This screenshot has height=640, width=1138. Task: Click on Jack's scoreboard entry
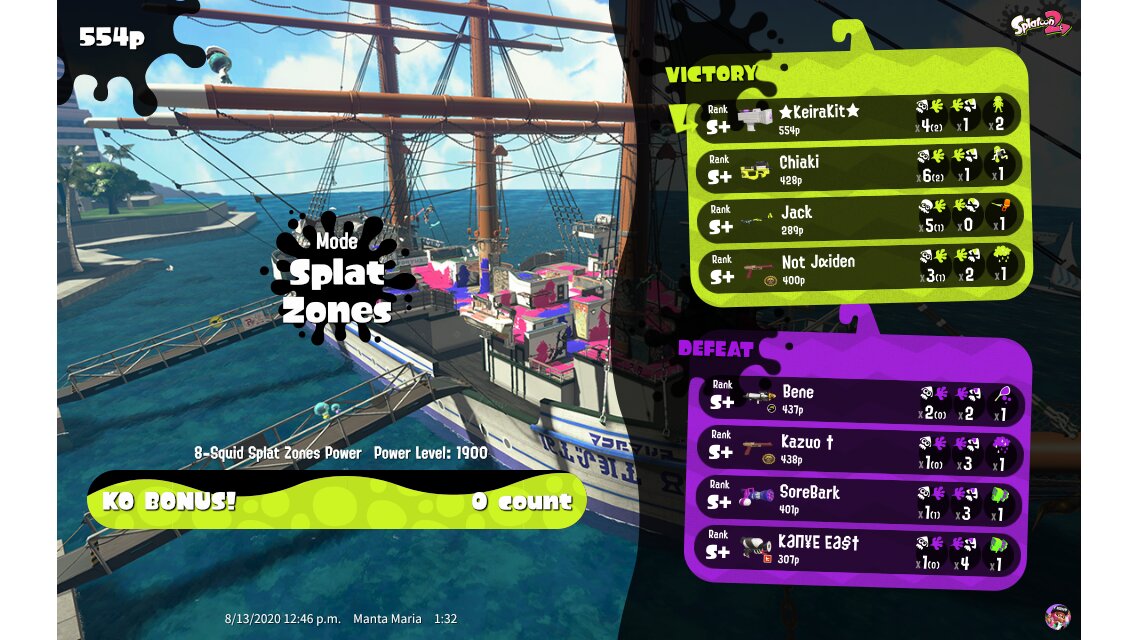(860, 217)
